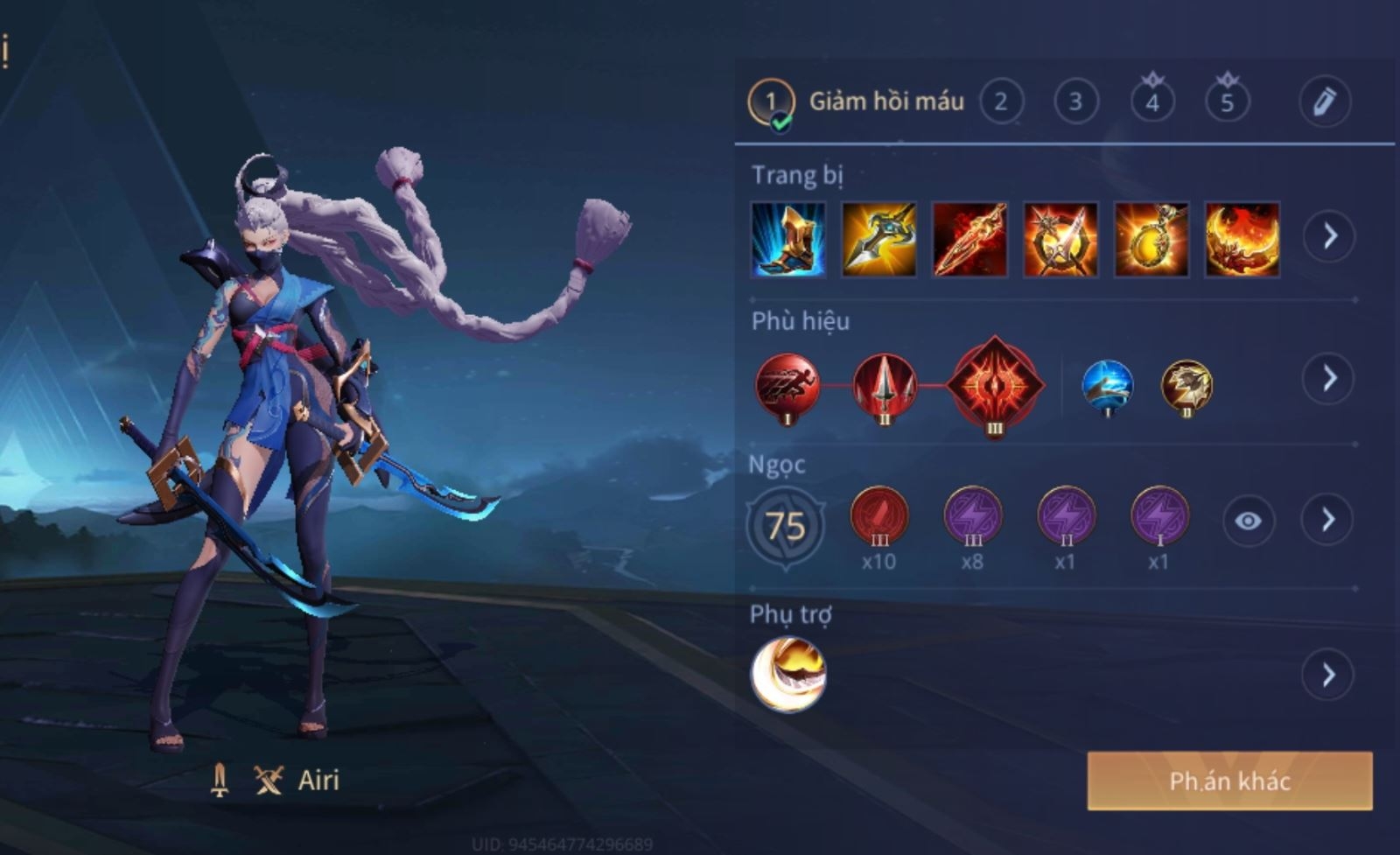Screen dimensions: 1400x855
Task: Toggle the Ngọc eye visibility icon
Action: [x=1248, y=521]
